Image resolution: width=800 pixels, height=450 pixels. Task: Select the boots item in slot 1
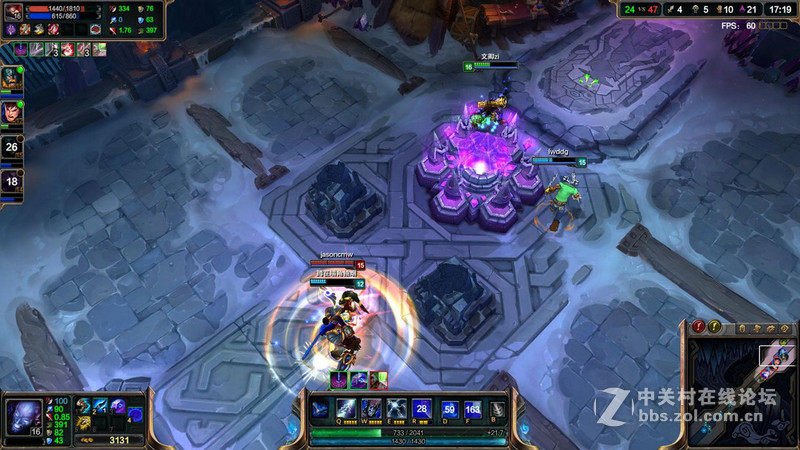tap(84, 405)
